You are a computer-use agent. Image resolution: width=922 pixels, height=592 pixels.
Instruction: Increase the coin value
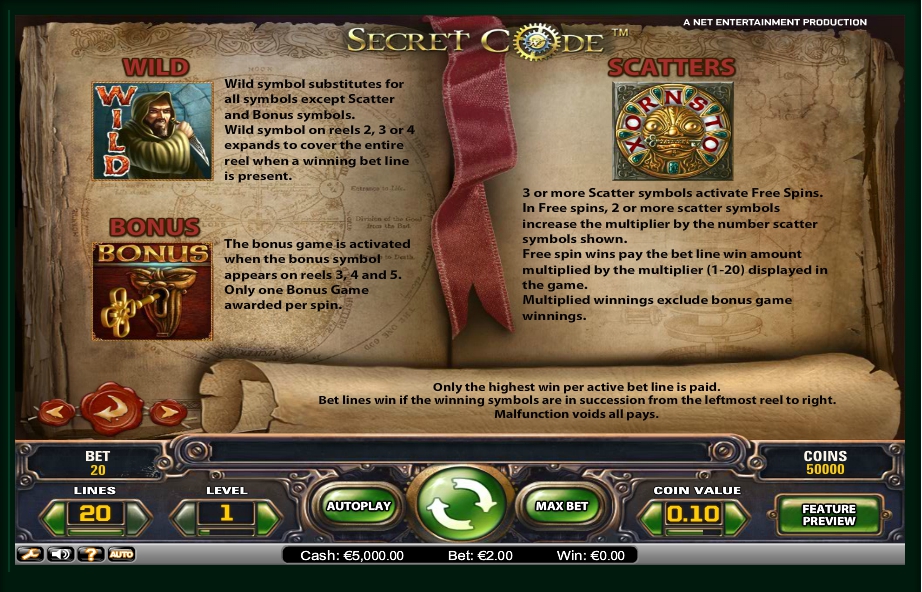click(735, 515)
